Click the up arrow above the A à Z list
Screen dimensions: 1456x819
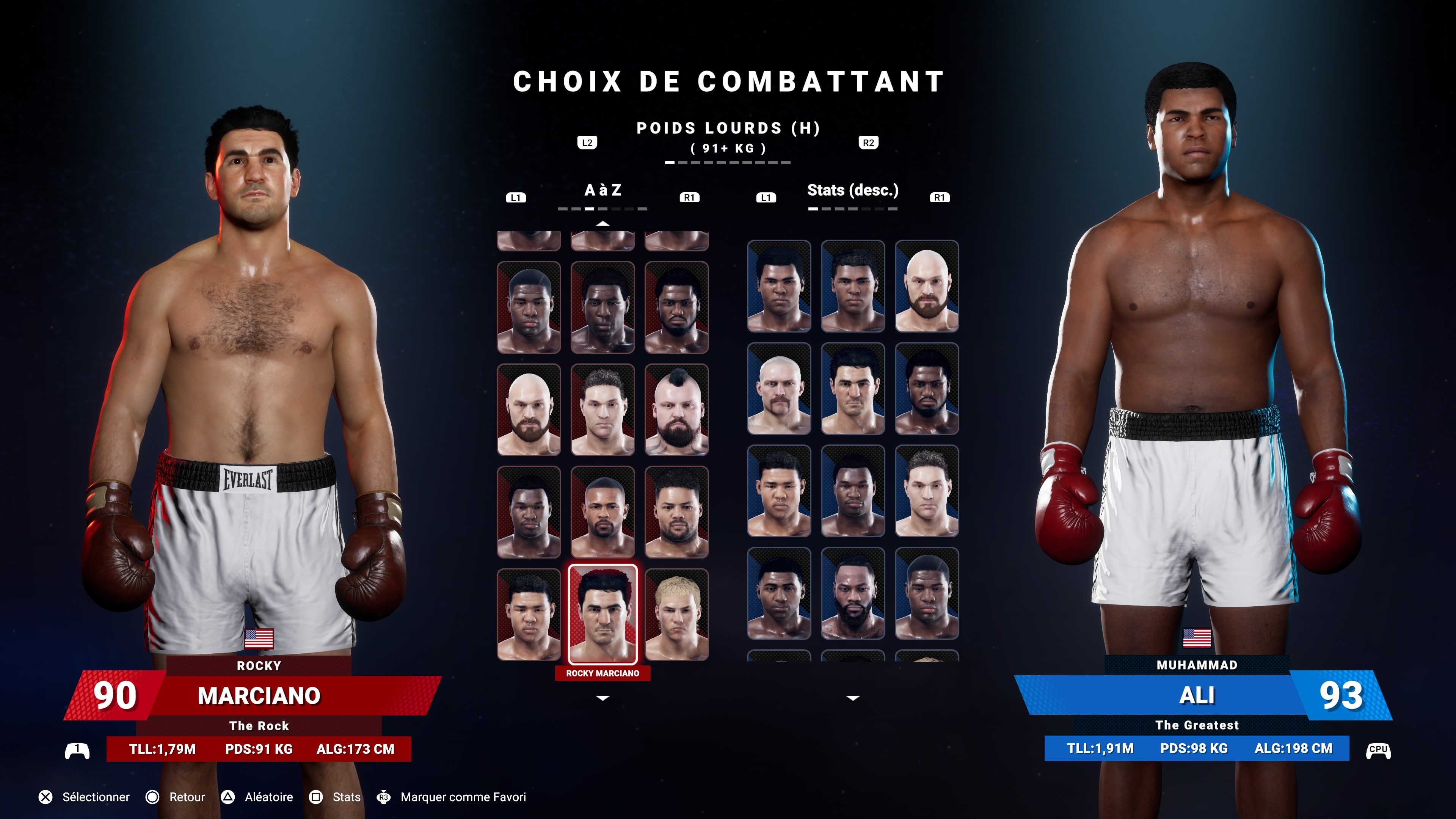tap(602, 224)
